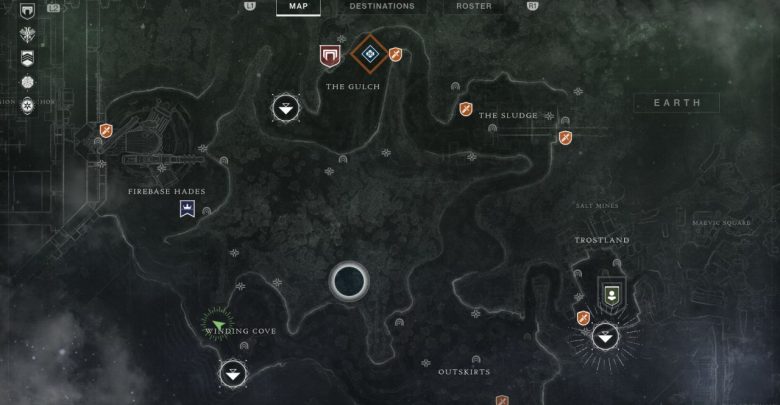The image size is (780, 405).
Task: Select The Gulch landing zone marker
Action: (286, 109)
